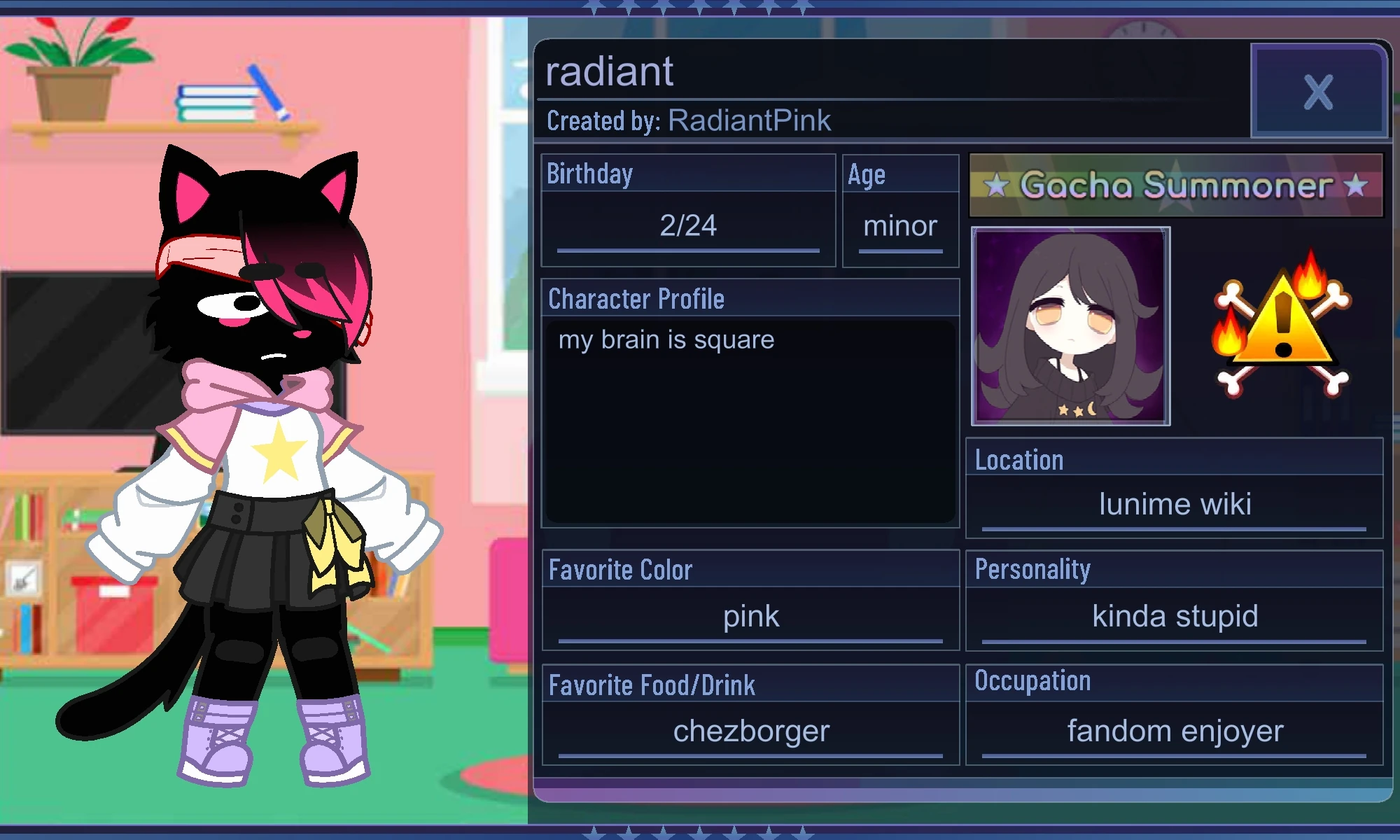The height and width of the screenshot is (840, 1400).
Task: Select the Age field showing minor
Action: 901,225
